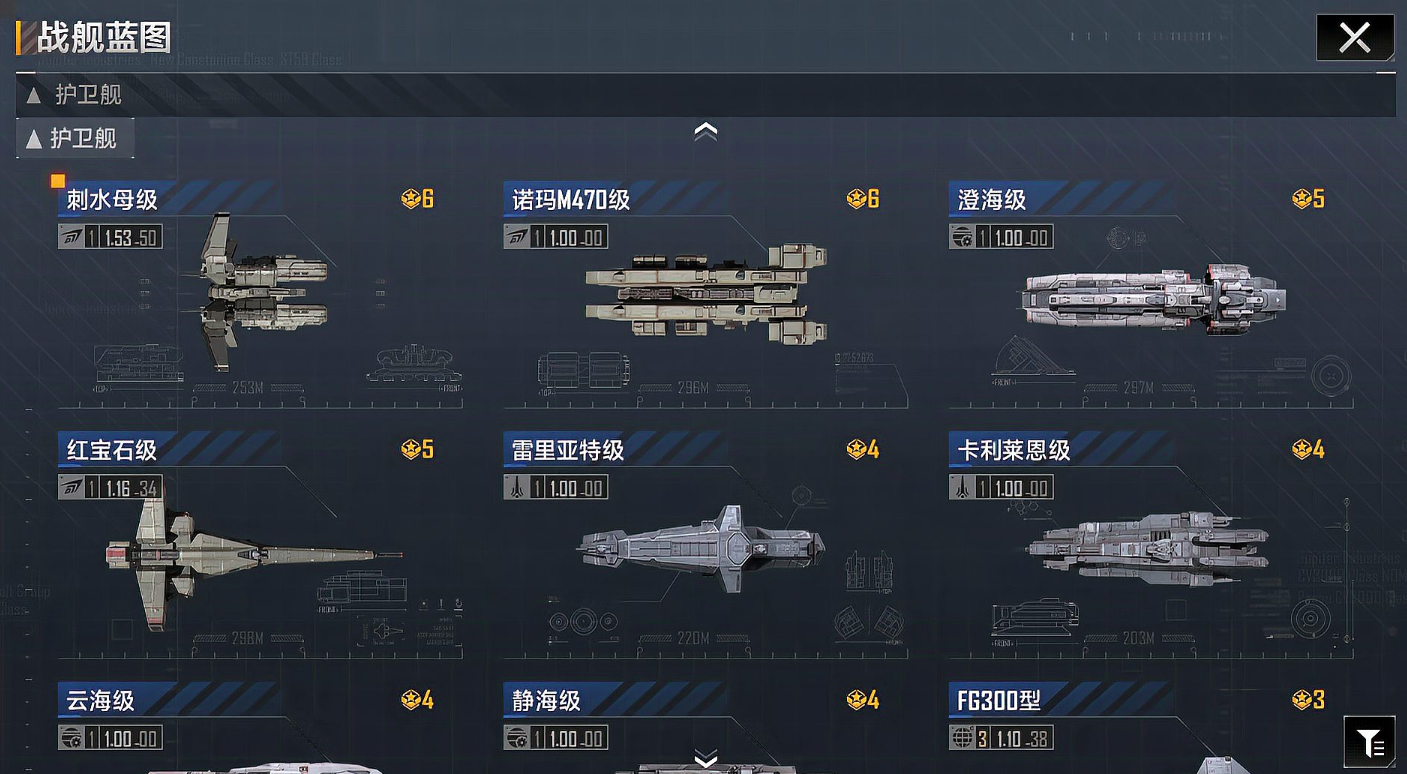Expand list using downward chevron at bottom center
This screenshot has width=1407, height=774.
coord(706,761)
